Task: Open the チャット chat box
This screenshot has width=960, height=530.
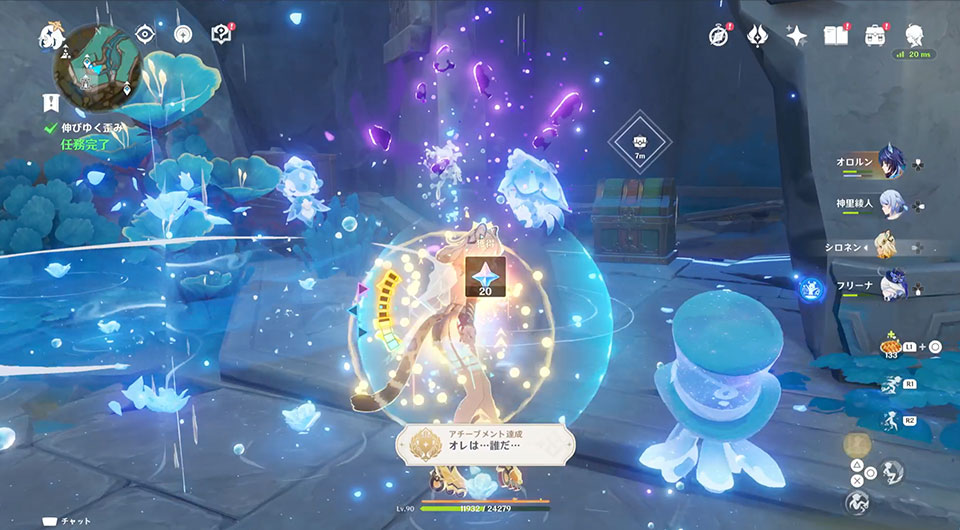Action: point(68,521)
